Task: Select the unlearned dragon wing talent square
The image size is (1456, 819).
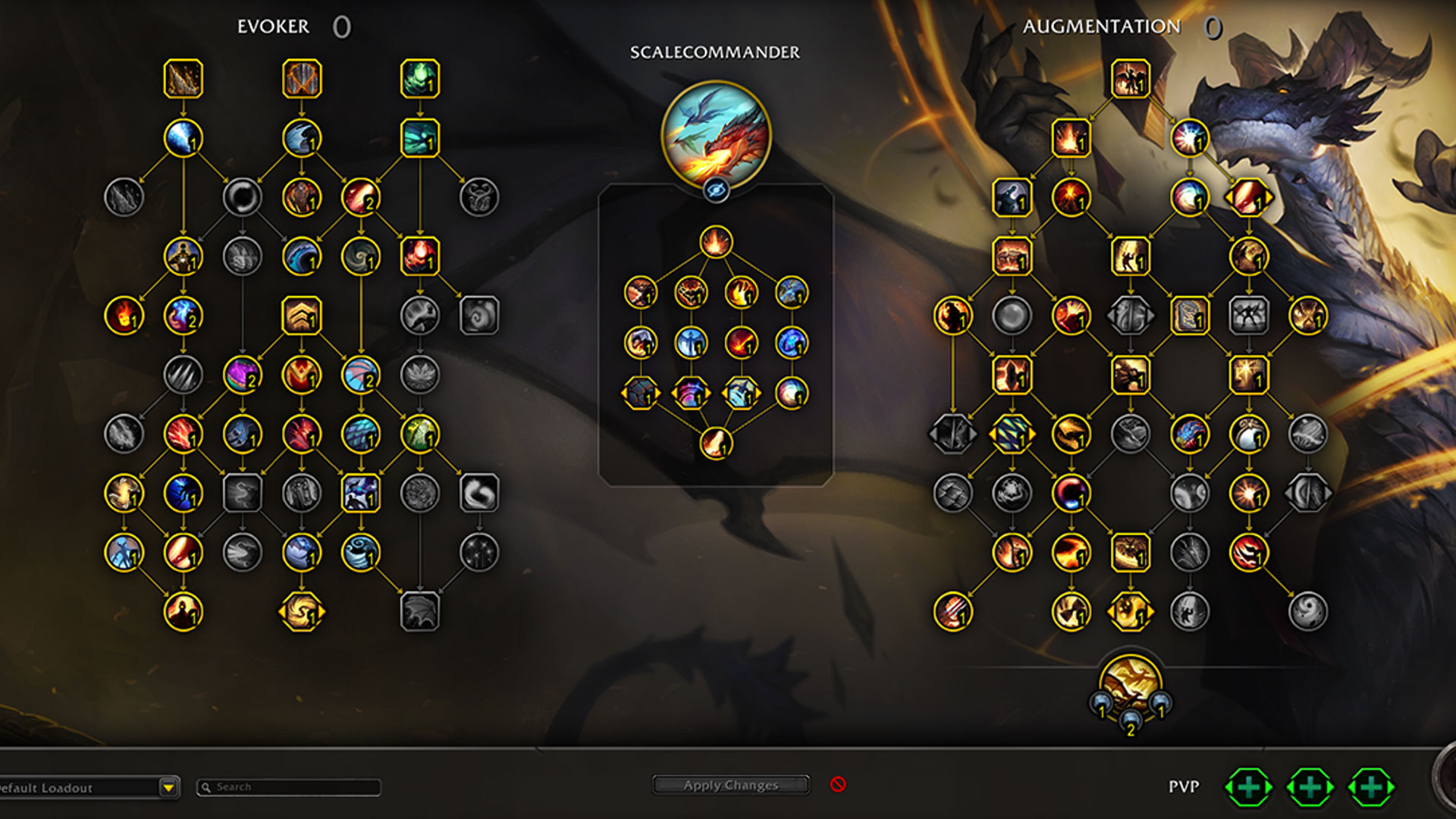Action: click(420, 611)
